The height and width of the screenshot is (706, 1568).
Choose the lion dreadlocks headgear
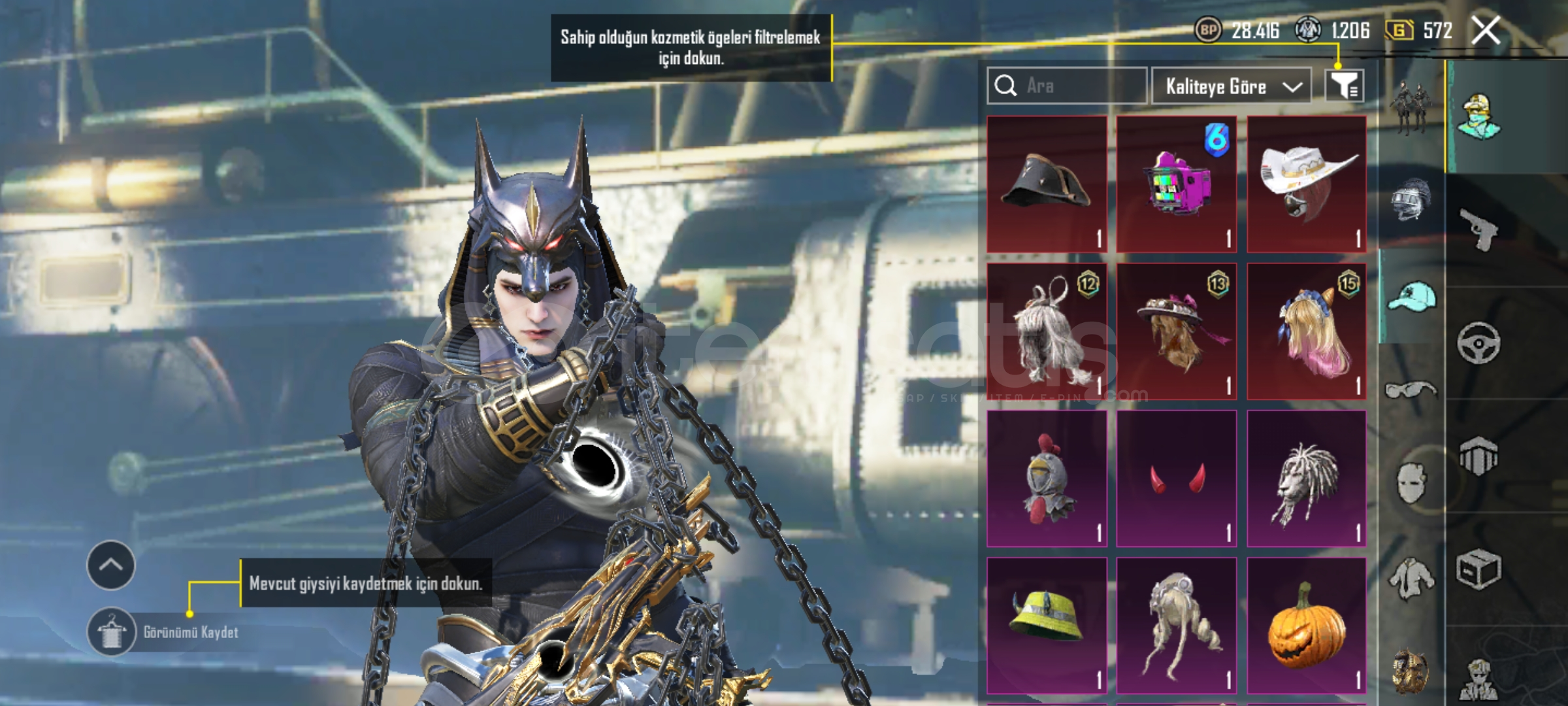1306,479
